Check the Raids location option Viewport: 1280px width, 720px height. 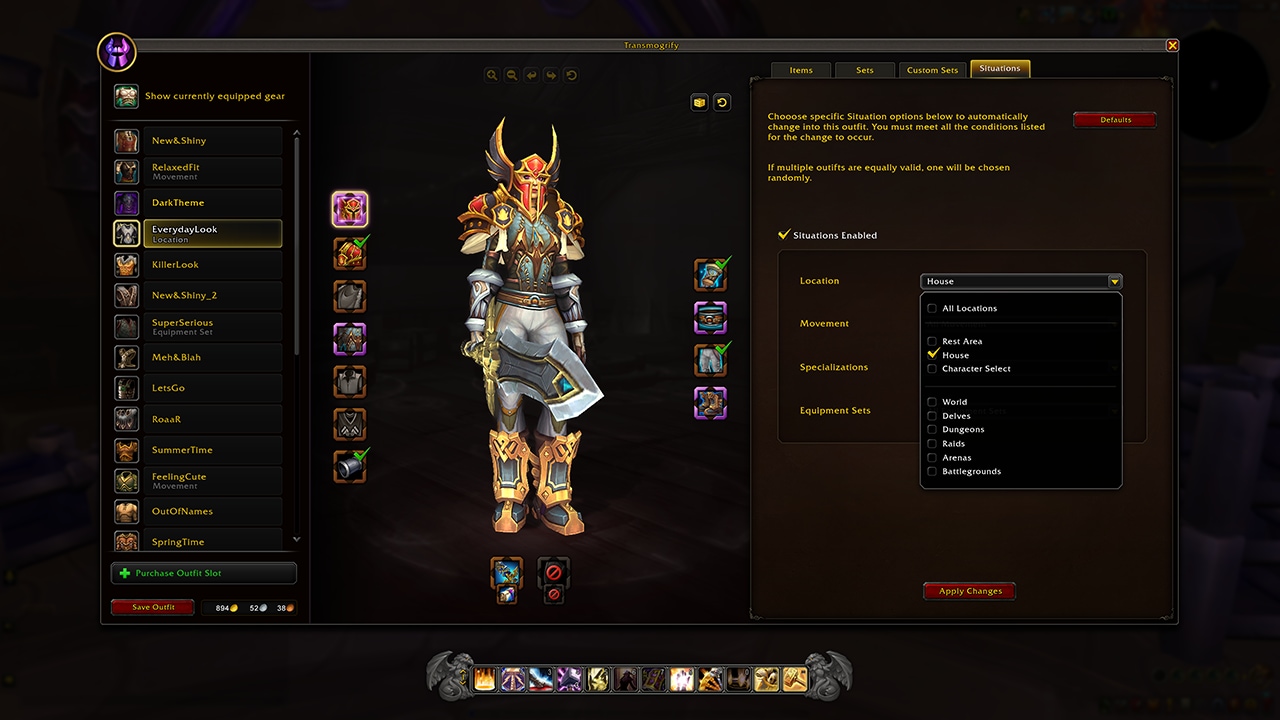click(x=932, y=444)
